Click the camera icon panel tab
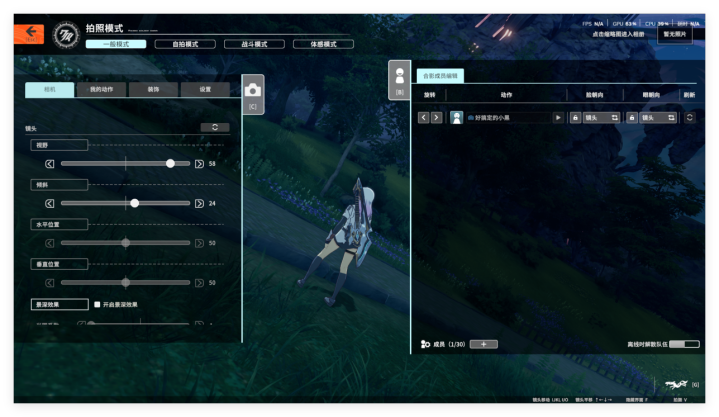 pos(252,92)
